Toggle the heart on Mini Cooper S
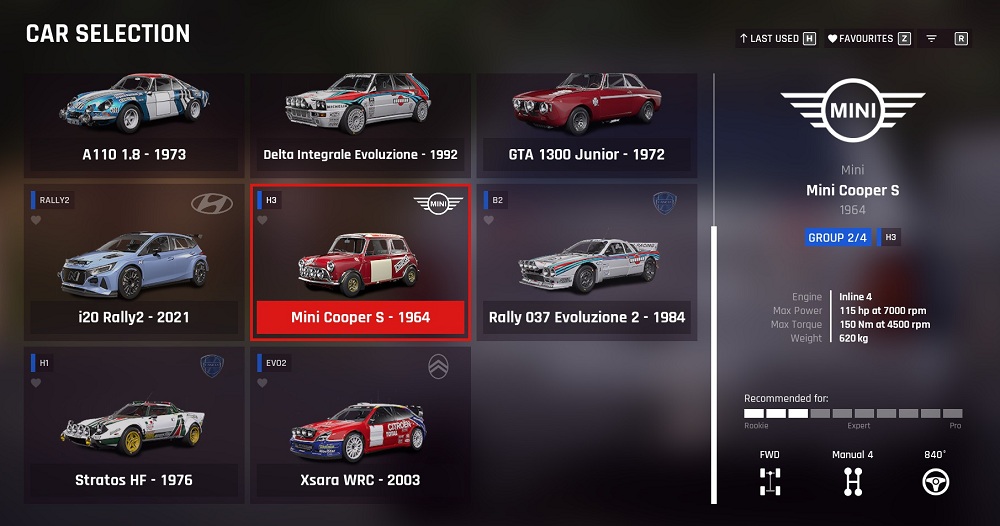The height and width of the screenshot is (526, 1000). coord(263,220)
